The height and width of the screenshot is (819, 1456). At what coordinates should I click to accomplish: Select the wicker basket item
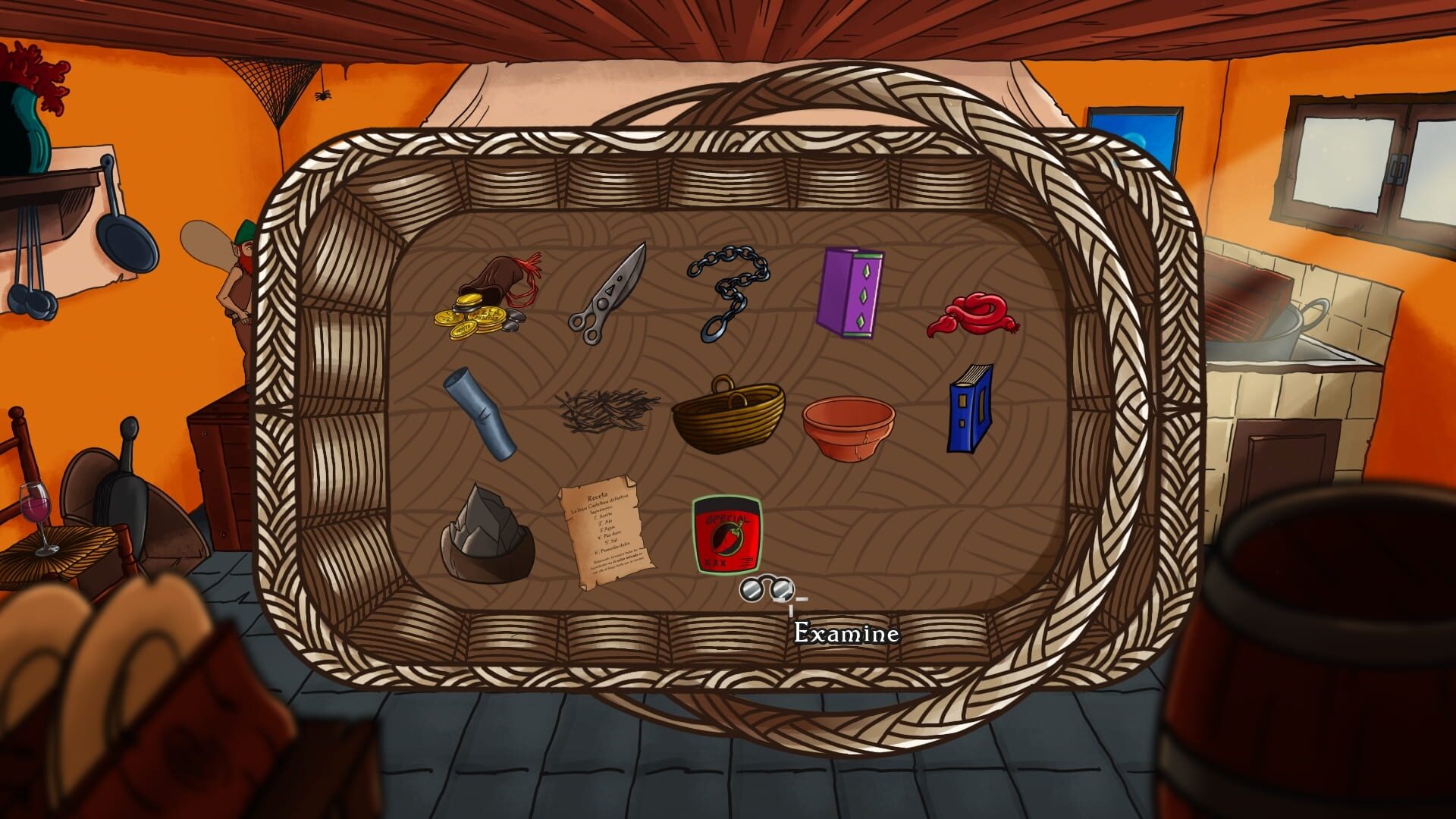(728, 417)
